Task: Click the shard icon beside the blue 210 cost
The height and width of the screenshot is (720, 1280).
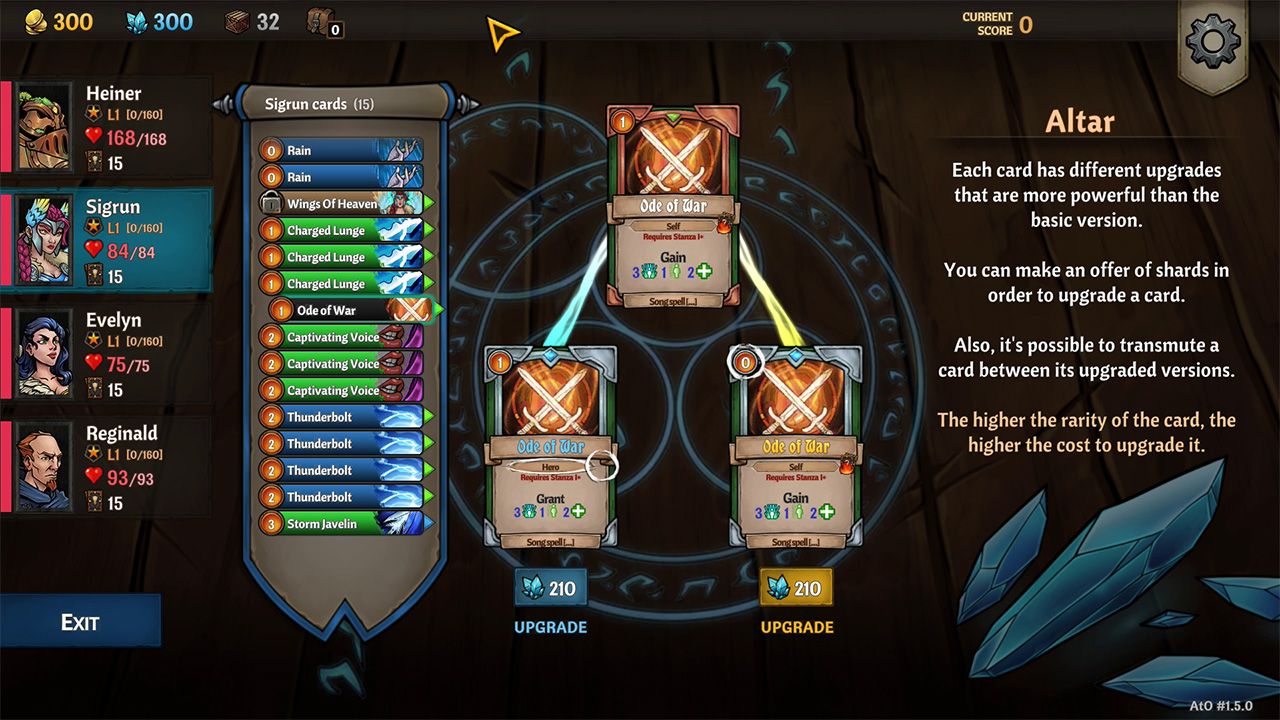Action: (531, 587)
